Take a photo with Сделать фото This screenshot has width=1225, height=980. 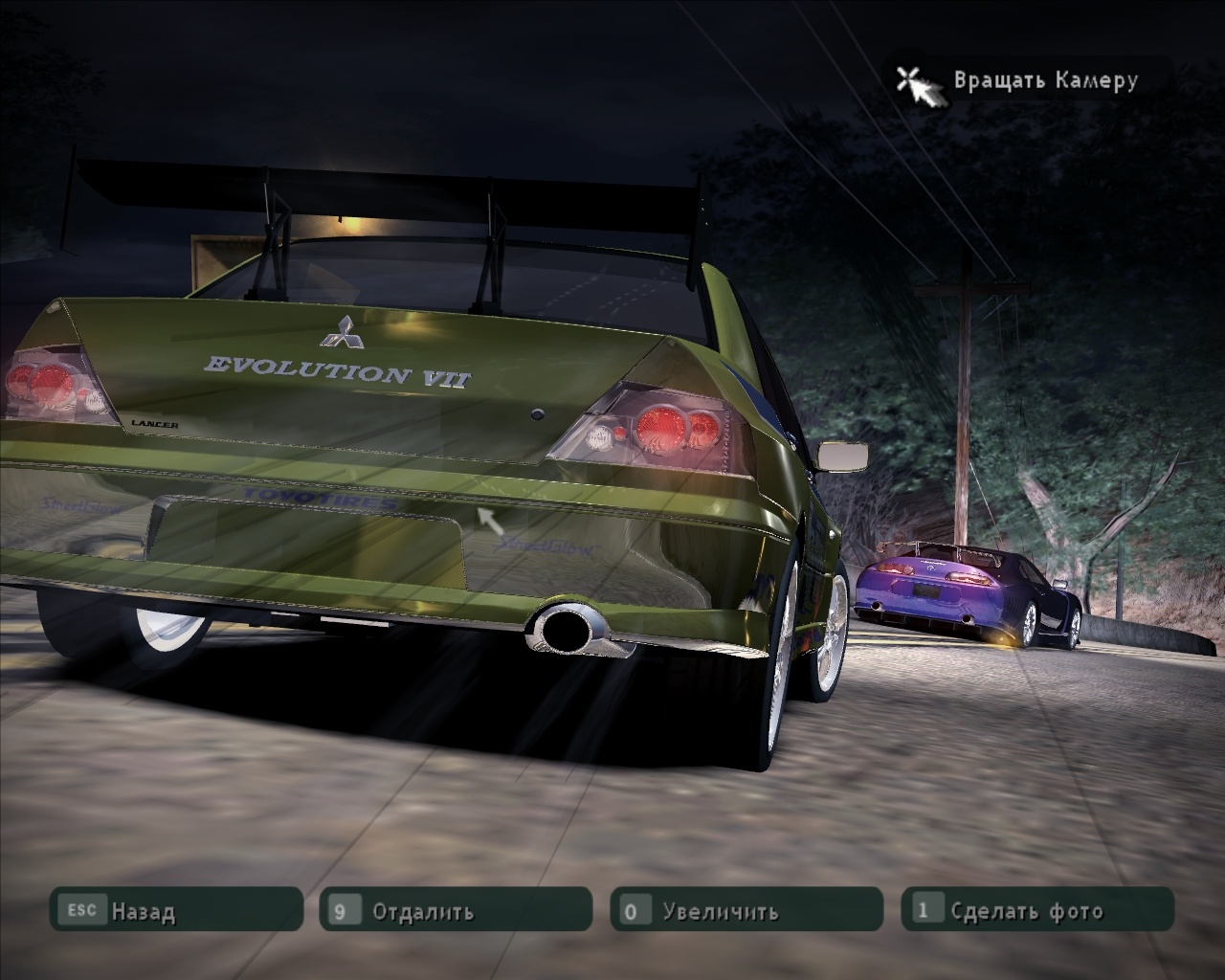pyautogui.click(x=1037, y=910)
